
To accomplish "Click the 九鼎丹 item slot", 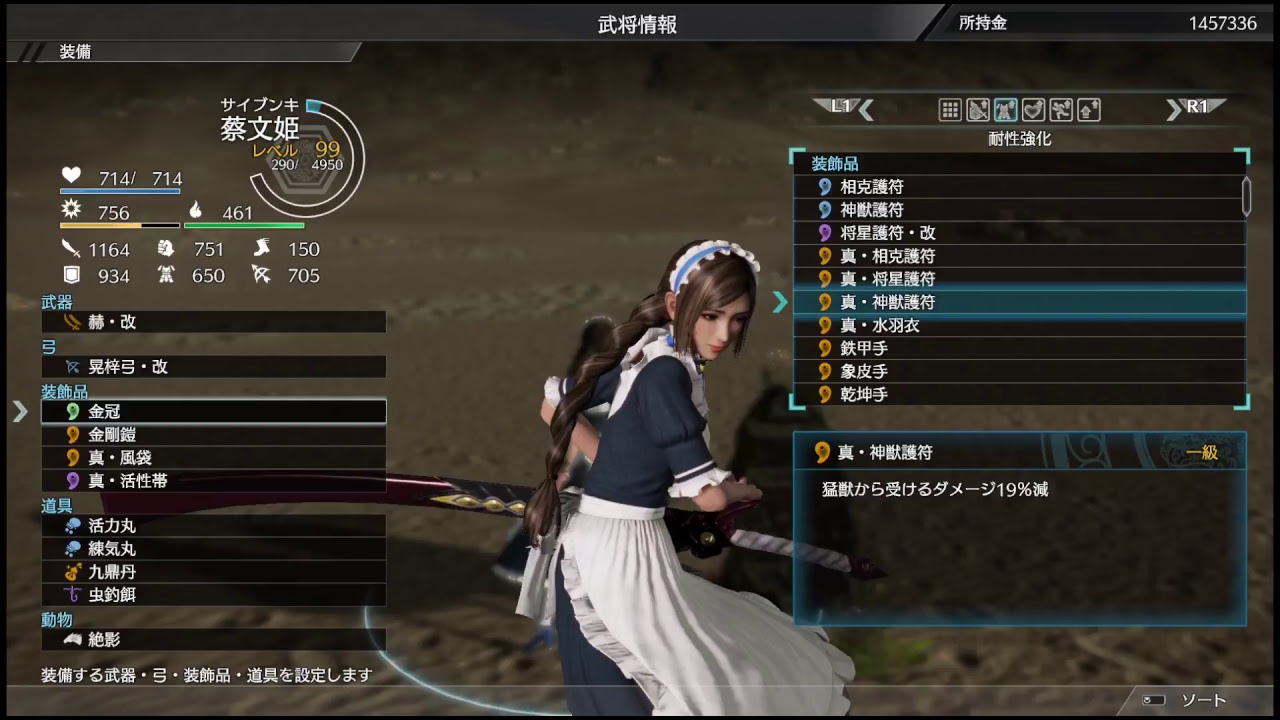I will point(212,572).
